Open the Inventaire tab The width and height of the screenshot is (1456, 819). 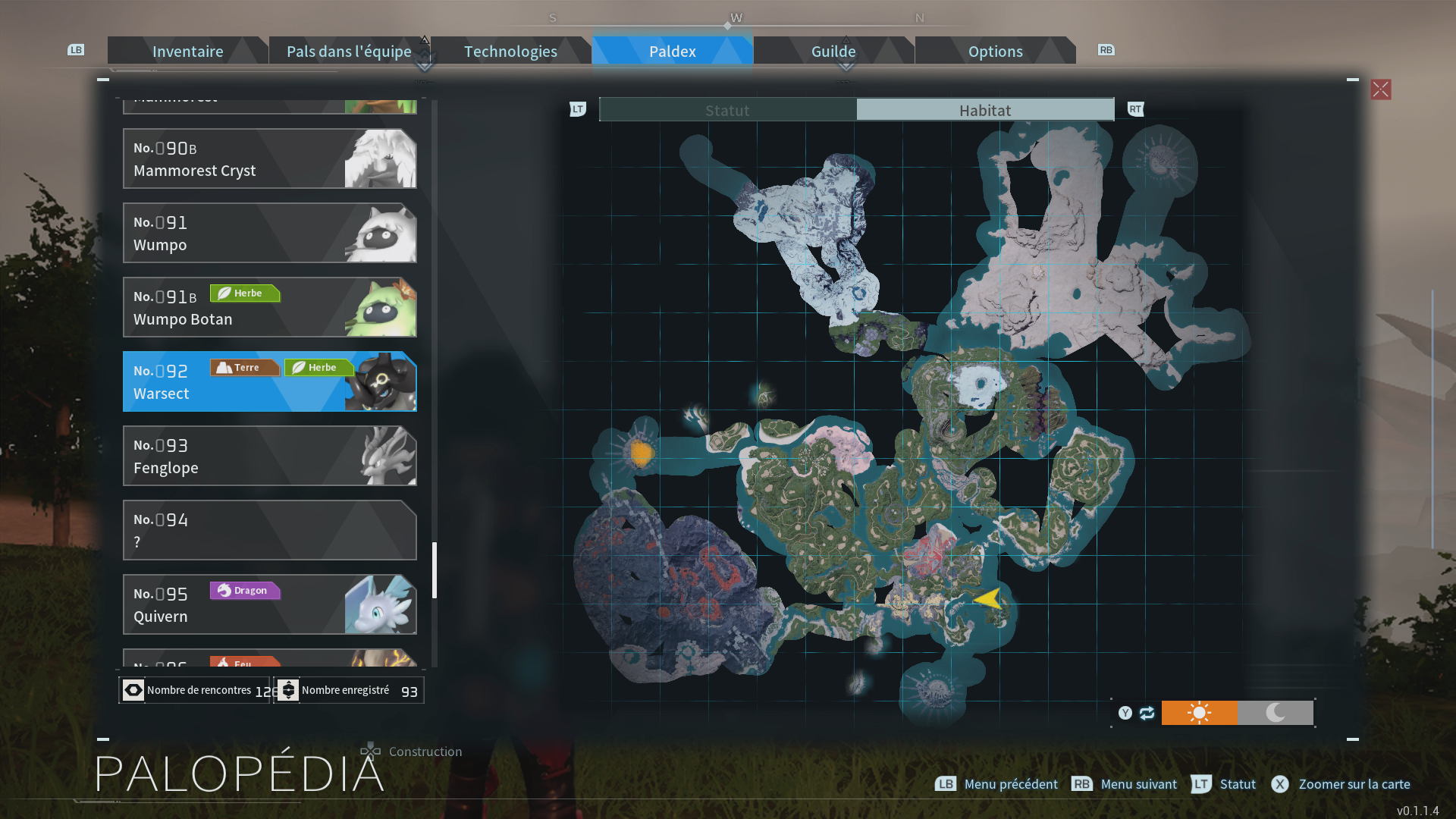click(187, 51)
